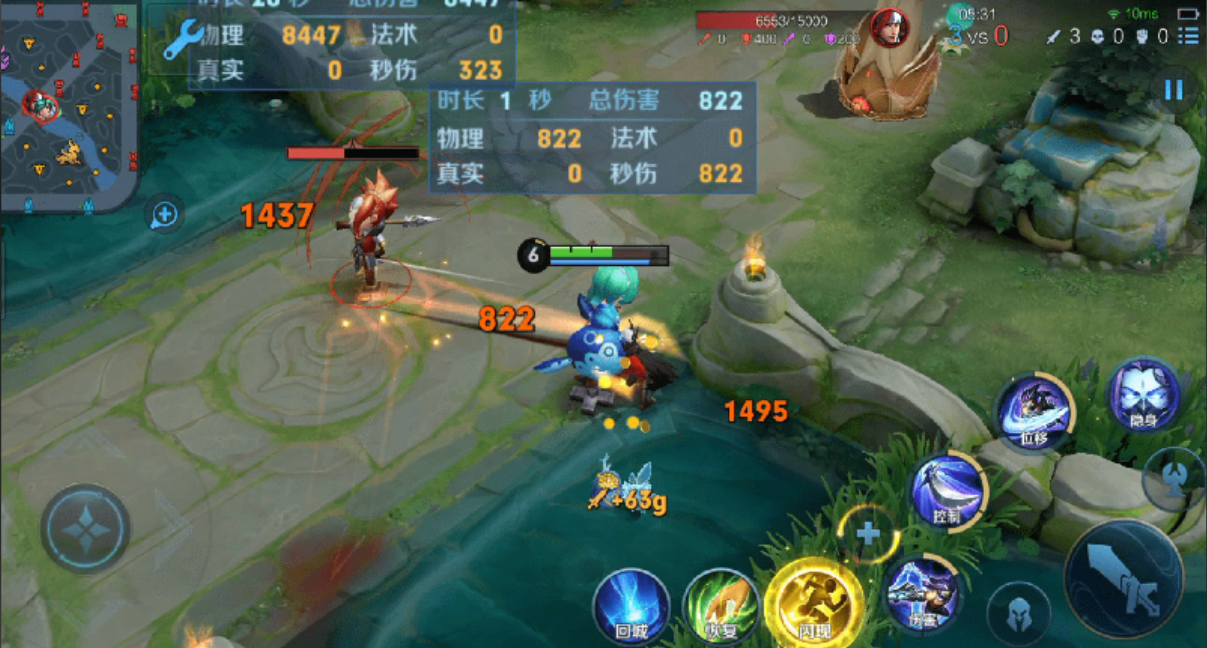
Task: Activate the 回城 recall spell
Action: coord(631,606)
